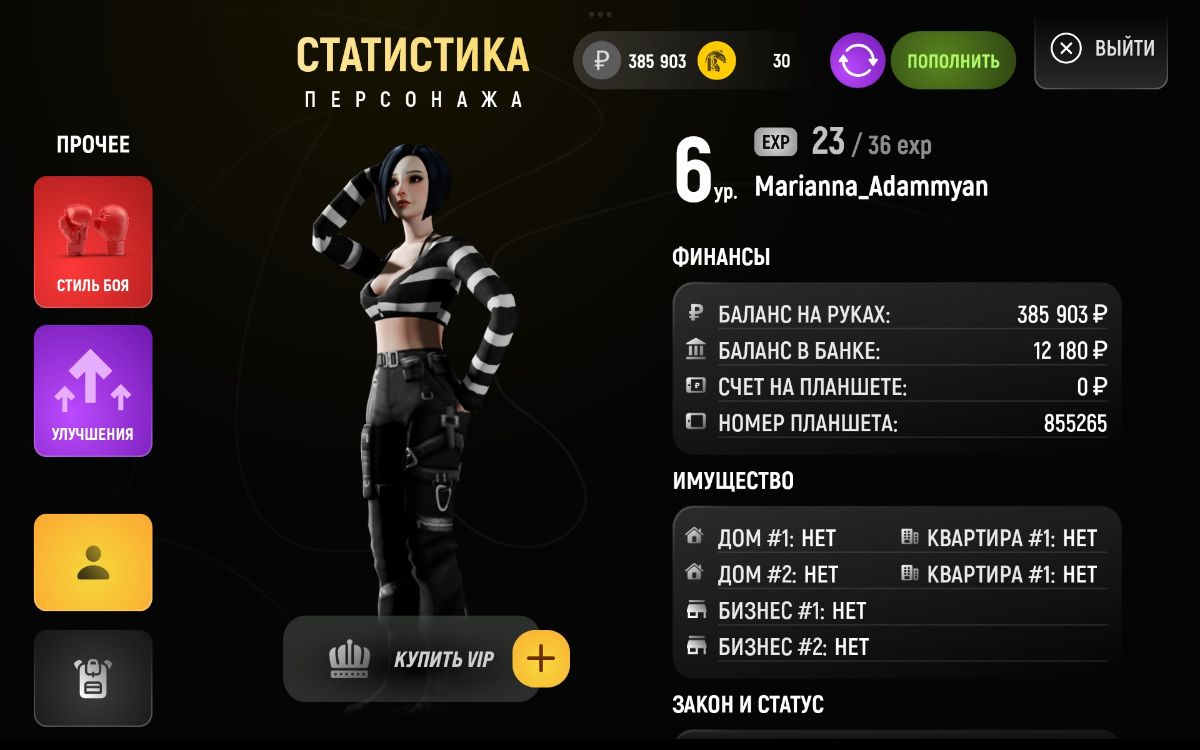The width and height of the screenshot is (1200, 750).
Task: Click the green Пополнить button
Action: [x=952, y=61]
